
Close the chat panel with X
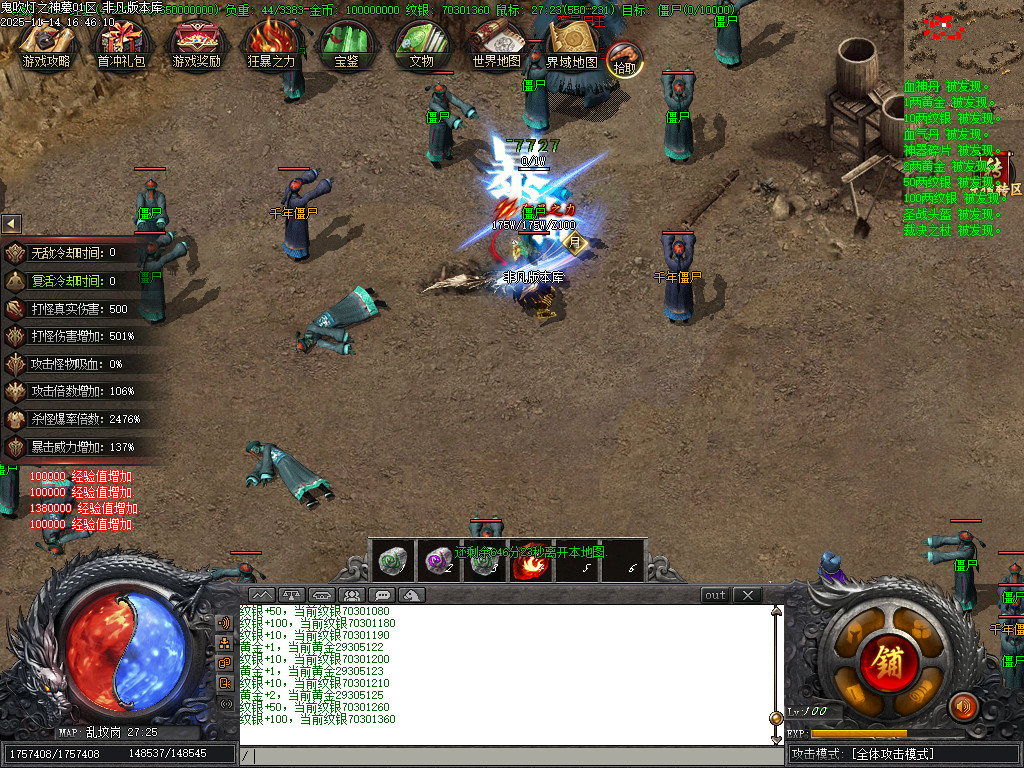(747, 595)
